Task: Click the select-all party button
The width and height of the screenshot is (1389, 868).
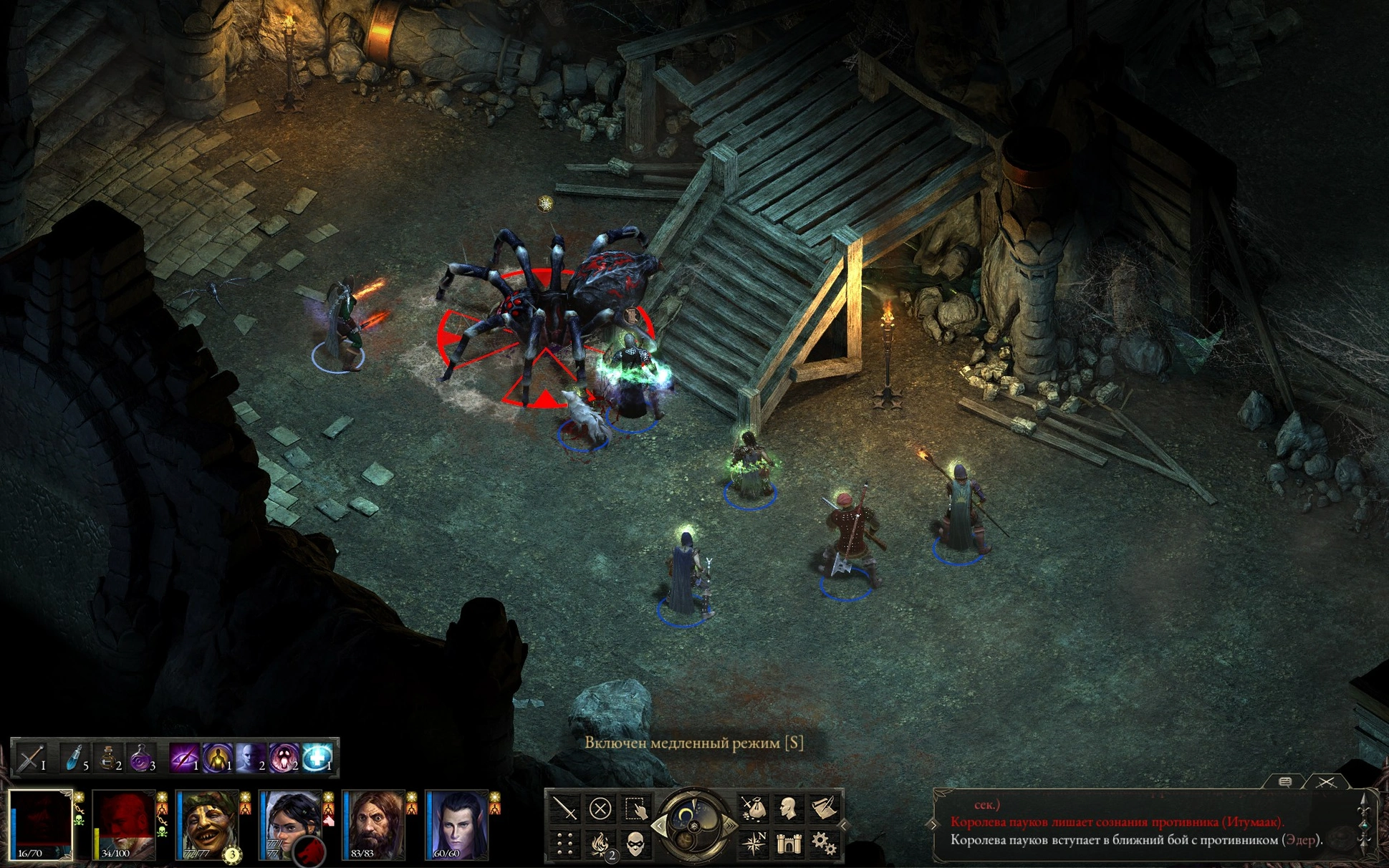Action: pos(636,809)
